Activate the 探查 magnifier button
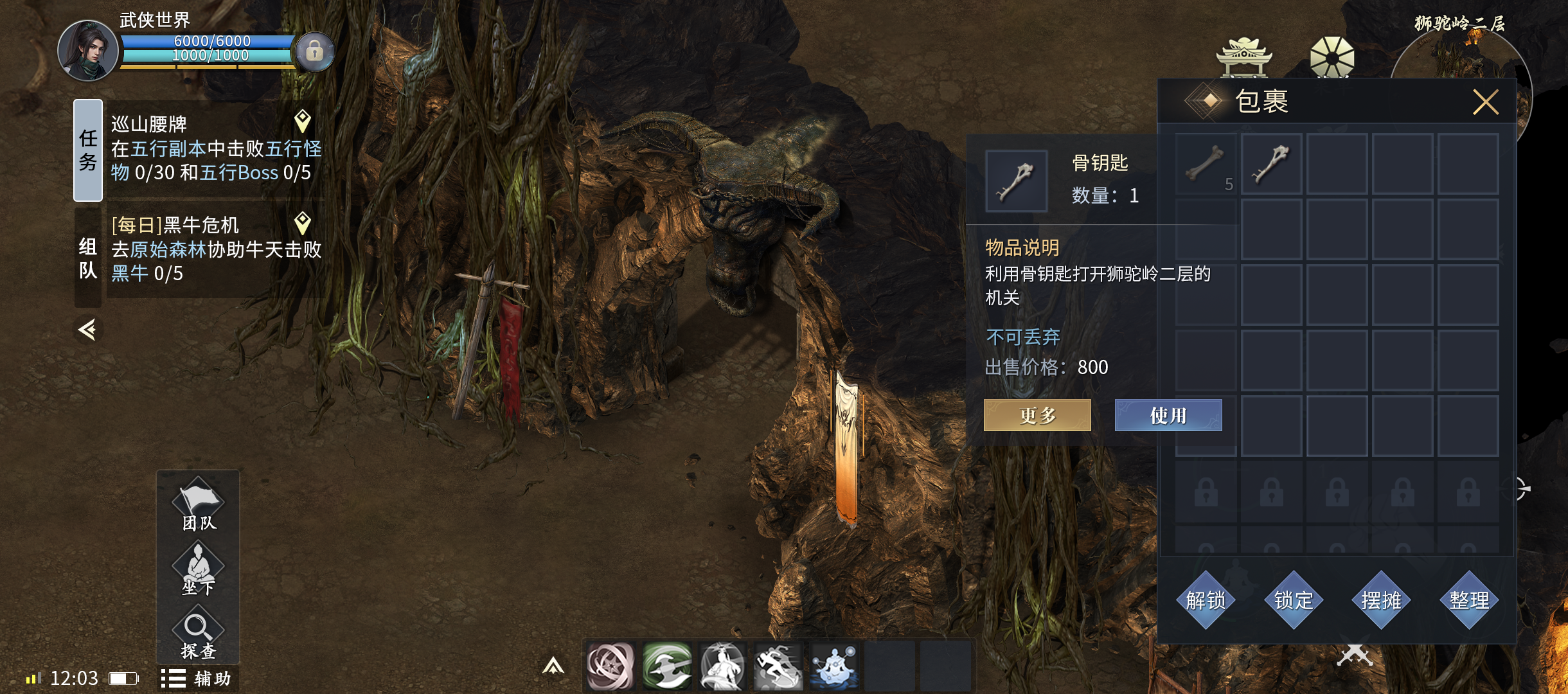The image size is (1568, 694). point(198,635)
